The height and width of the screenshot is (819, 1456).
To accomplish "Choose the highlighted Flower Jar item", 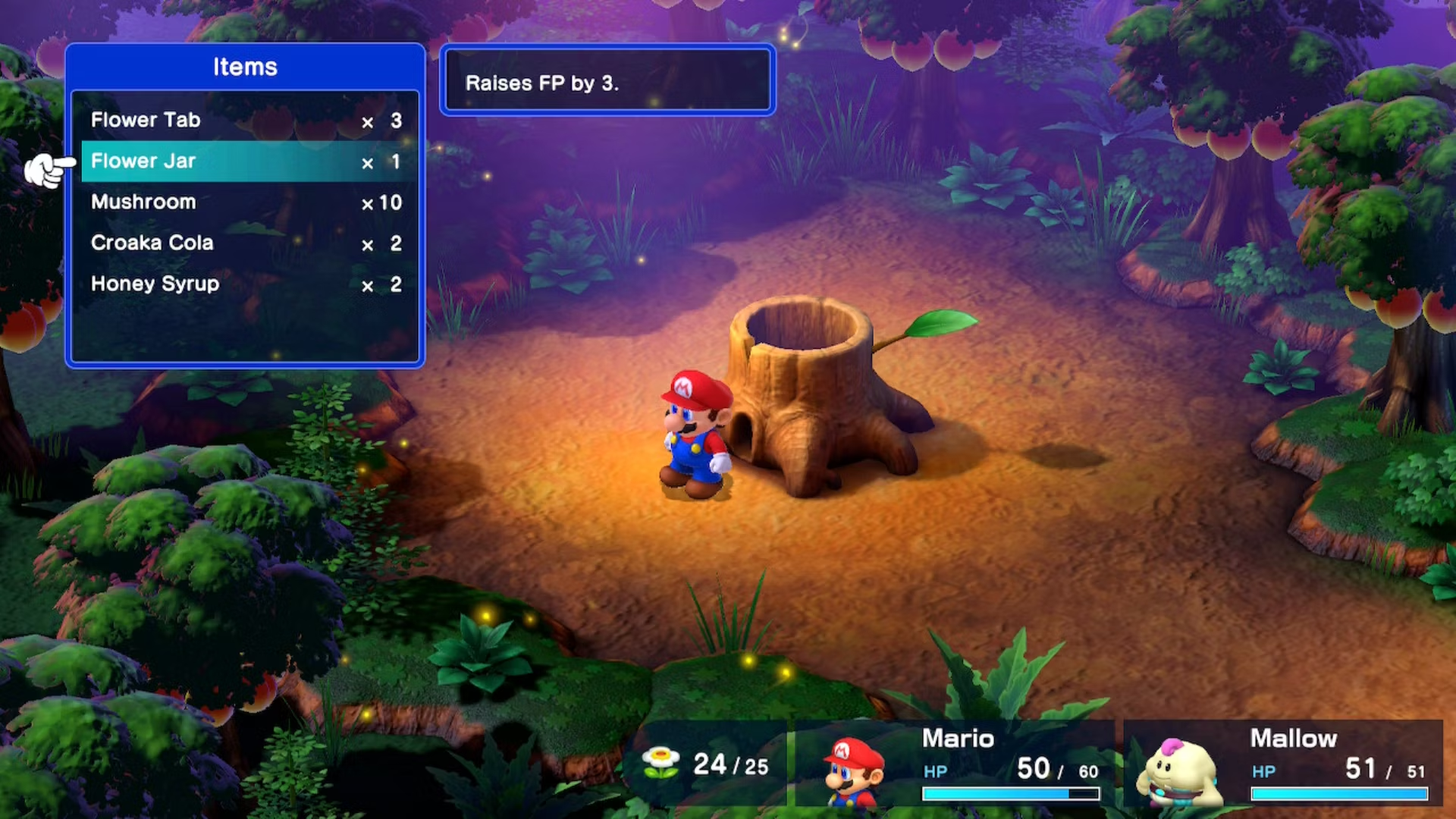I will point(244,161).
